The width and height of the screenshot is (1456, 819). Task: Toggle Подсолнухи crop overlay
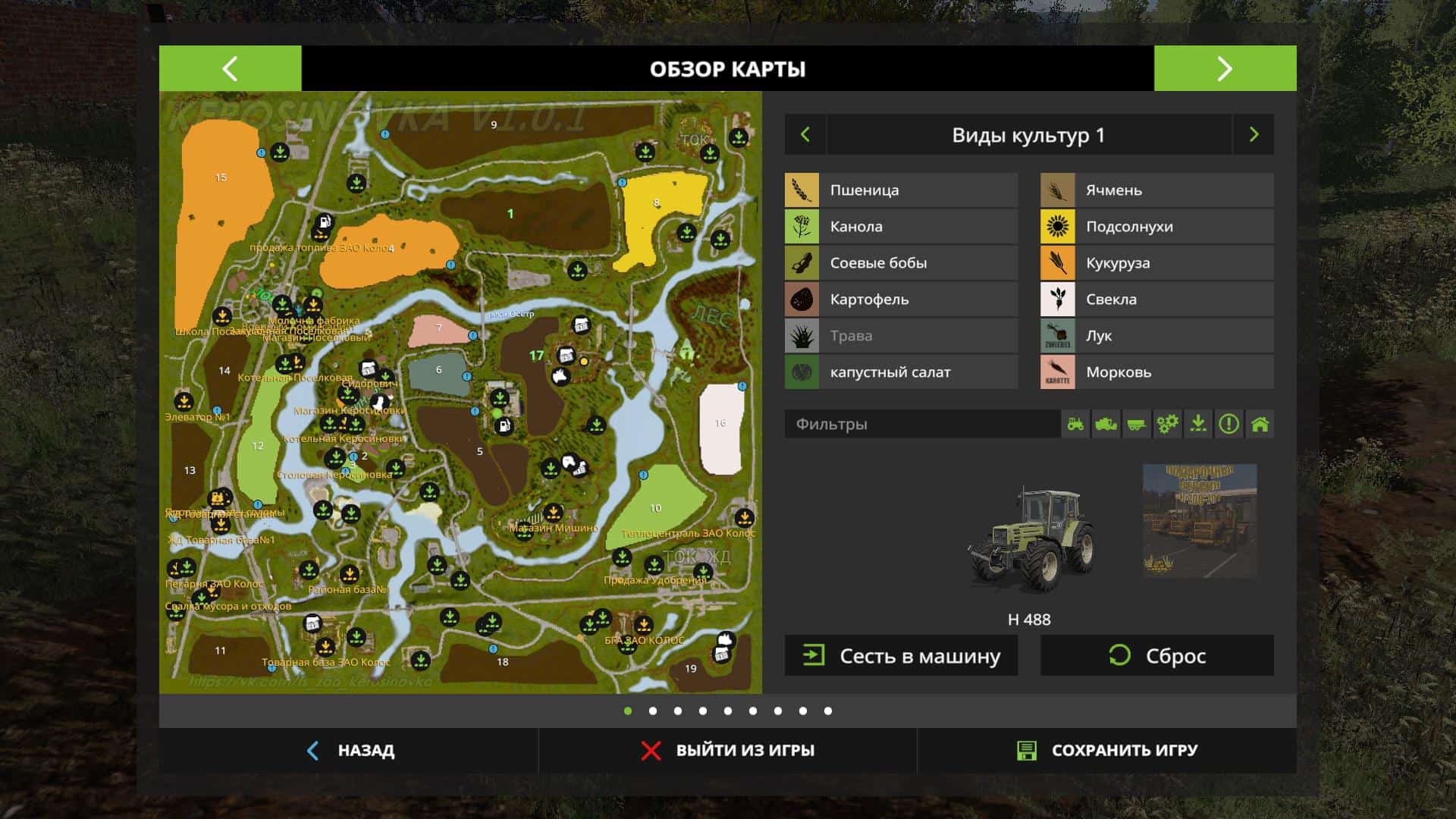coord(1156,227)
